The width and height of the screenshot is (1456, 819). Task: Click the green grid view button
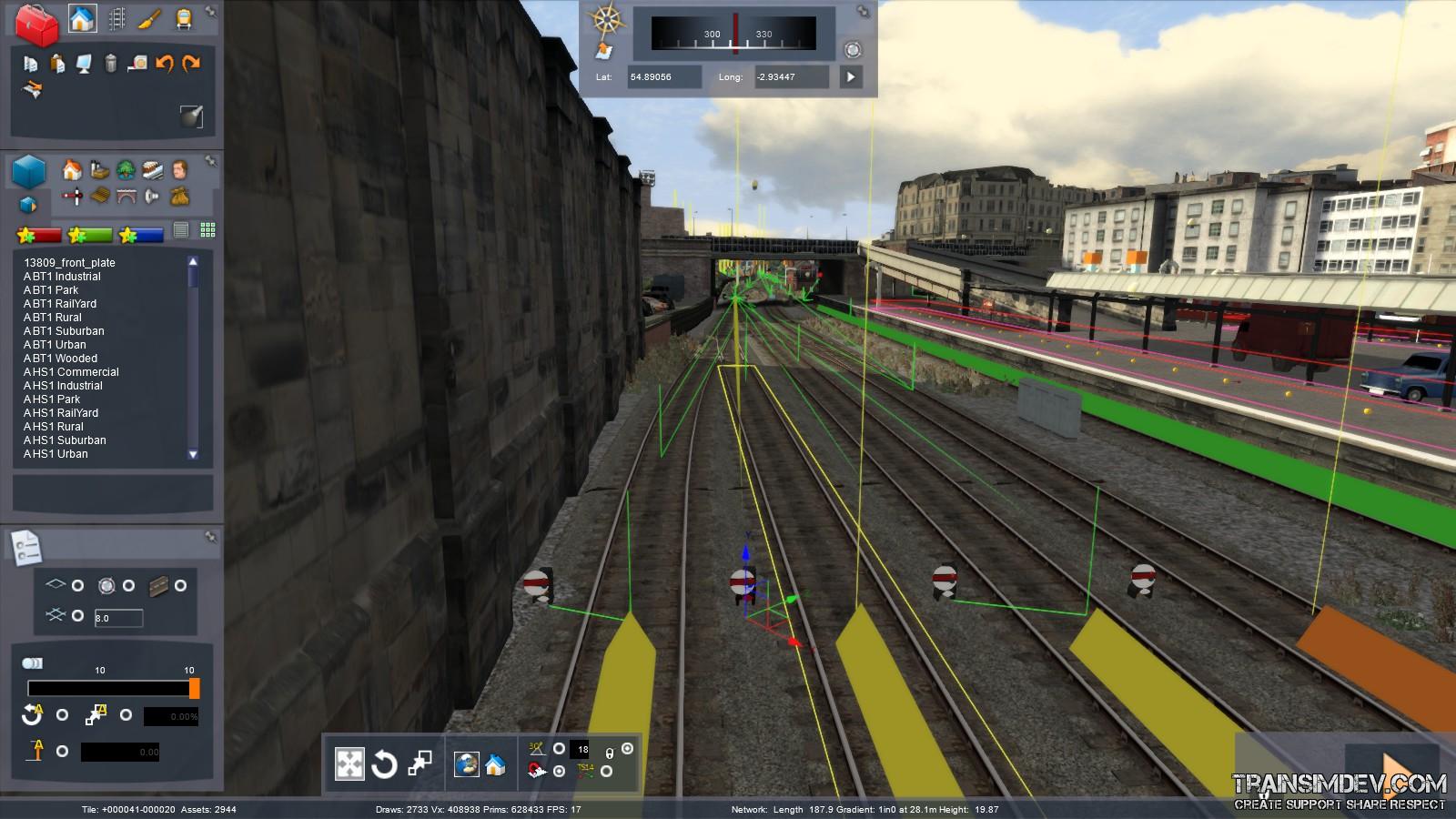point(207,230)
